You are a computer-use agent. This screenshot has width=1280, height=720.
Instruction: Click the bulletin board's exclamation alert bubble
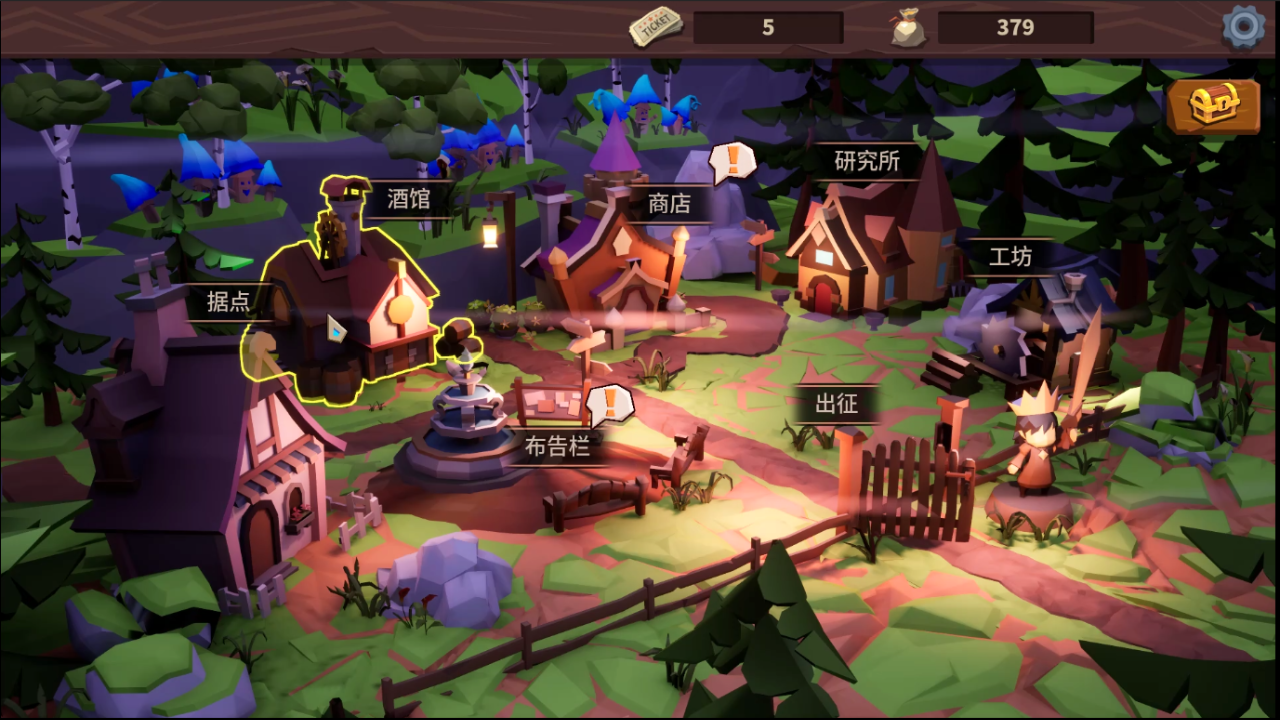coord(608,402)
